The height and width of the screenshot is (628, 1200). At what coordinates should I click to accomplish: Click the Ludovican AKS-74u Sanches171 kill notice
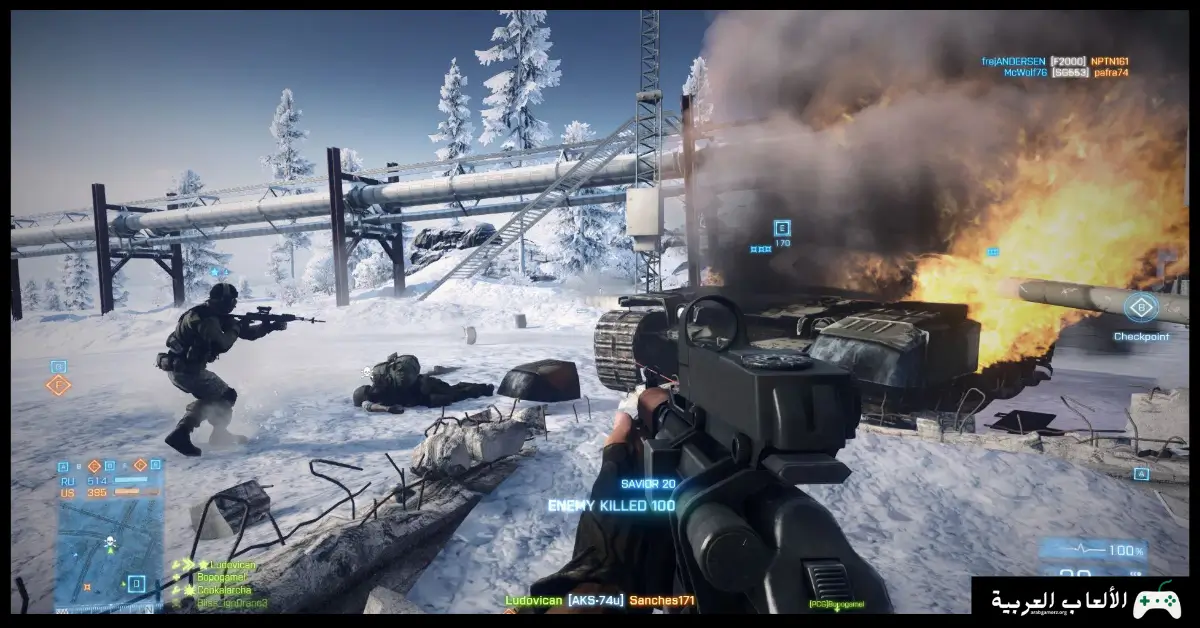pyautogui.click(x=599, y=600)
